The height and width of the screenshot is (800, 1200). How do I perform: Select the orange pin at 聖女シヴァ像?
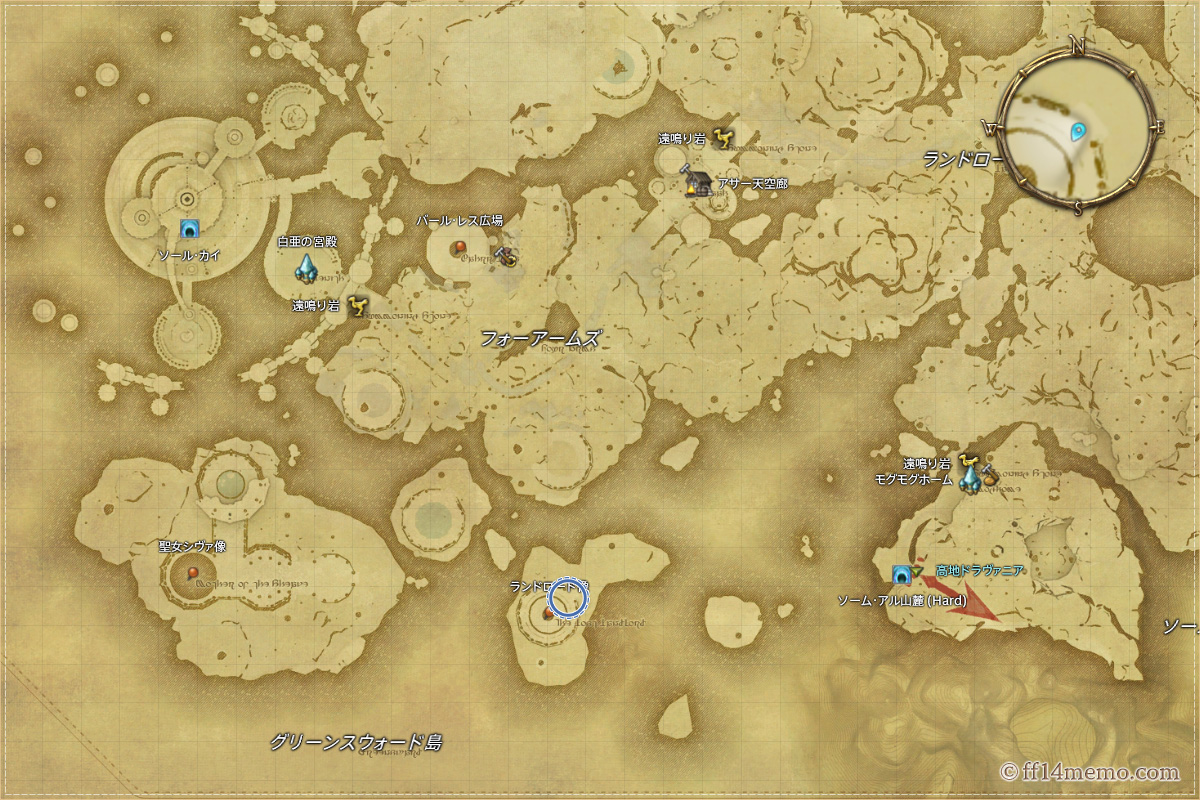193,573
